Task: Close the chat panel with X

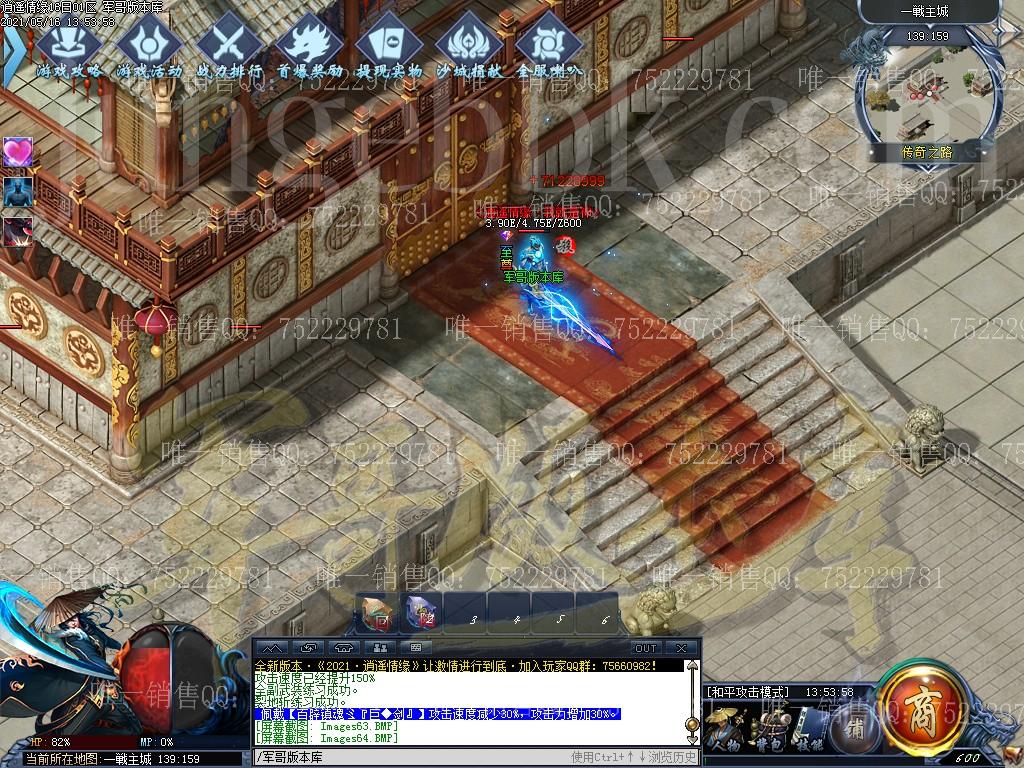Action: [x=683, y=648]
